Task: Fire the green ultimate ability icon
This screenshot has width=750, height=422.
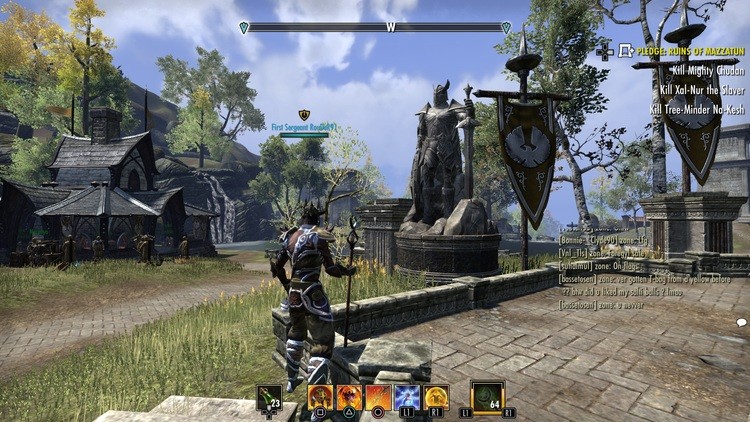Action: click(x=487, y=396)
